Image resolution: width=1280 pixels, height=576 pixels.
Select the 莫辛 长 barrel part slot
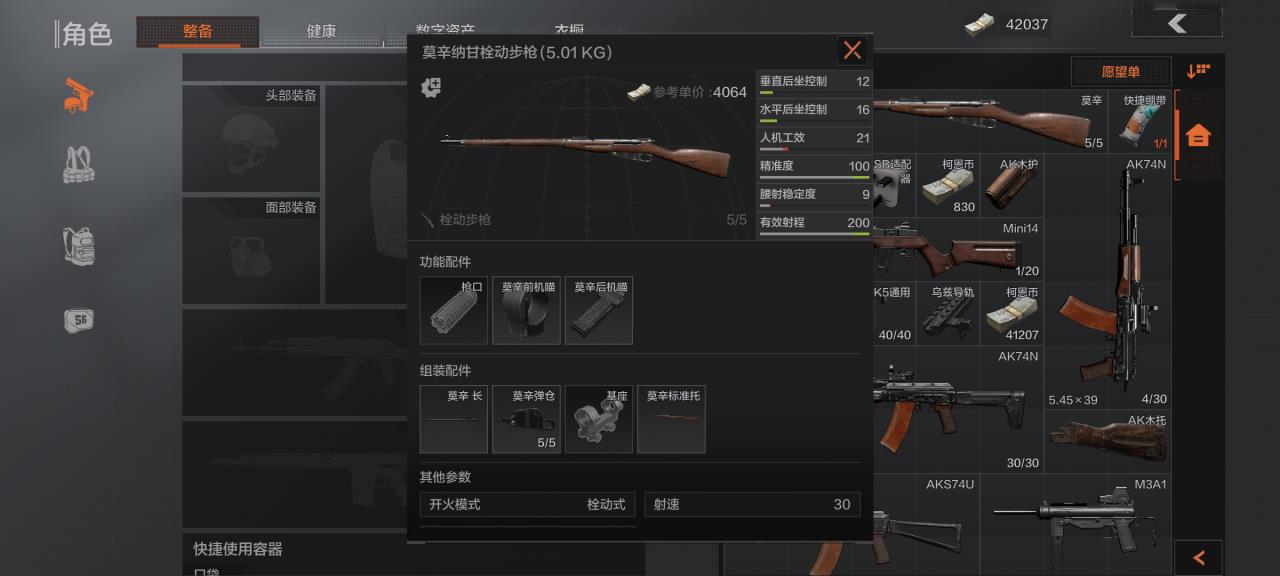(454, 420)
